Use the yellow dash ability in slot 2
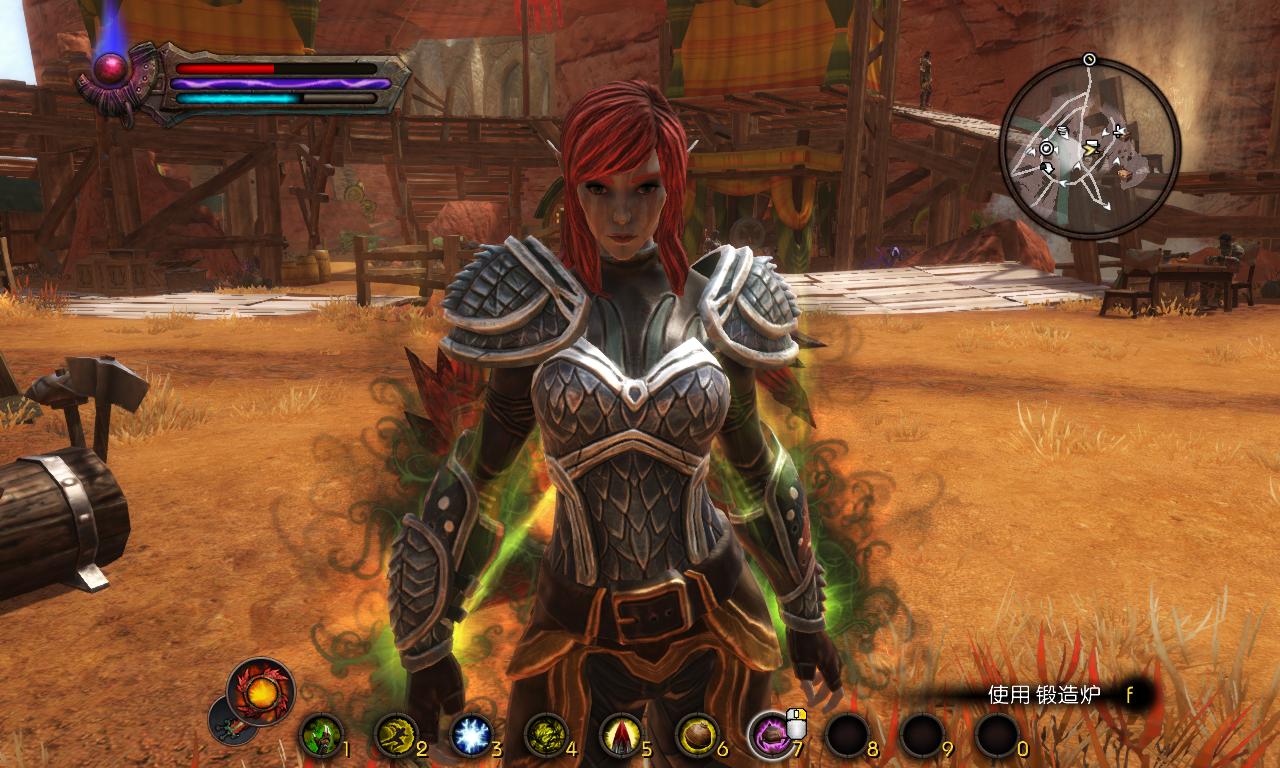The image size is (1280, 768). [396, 736]
